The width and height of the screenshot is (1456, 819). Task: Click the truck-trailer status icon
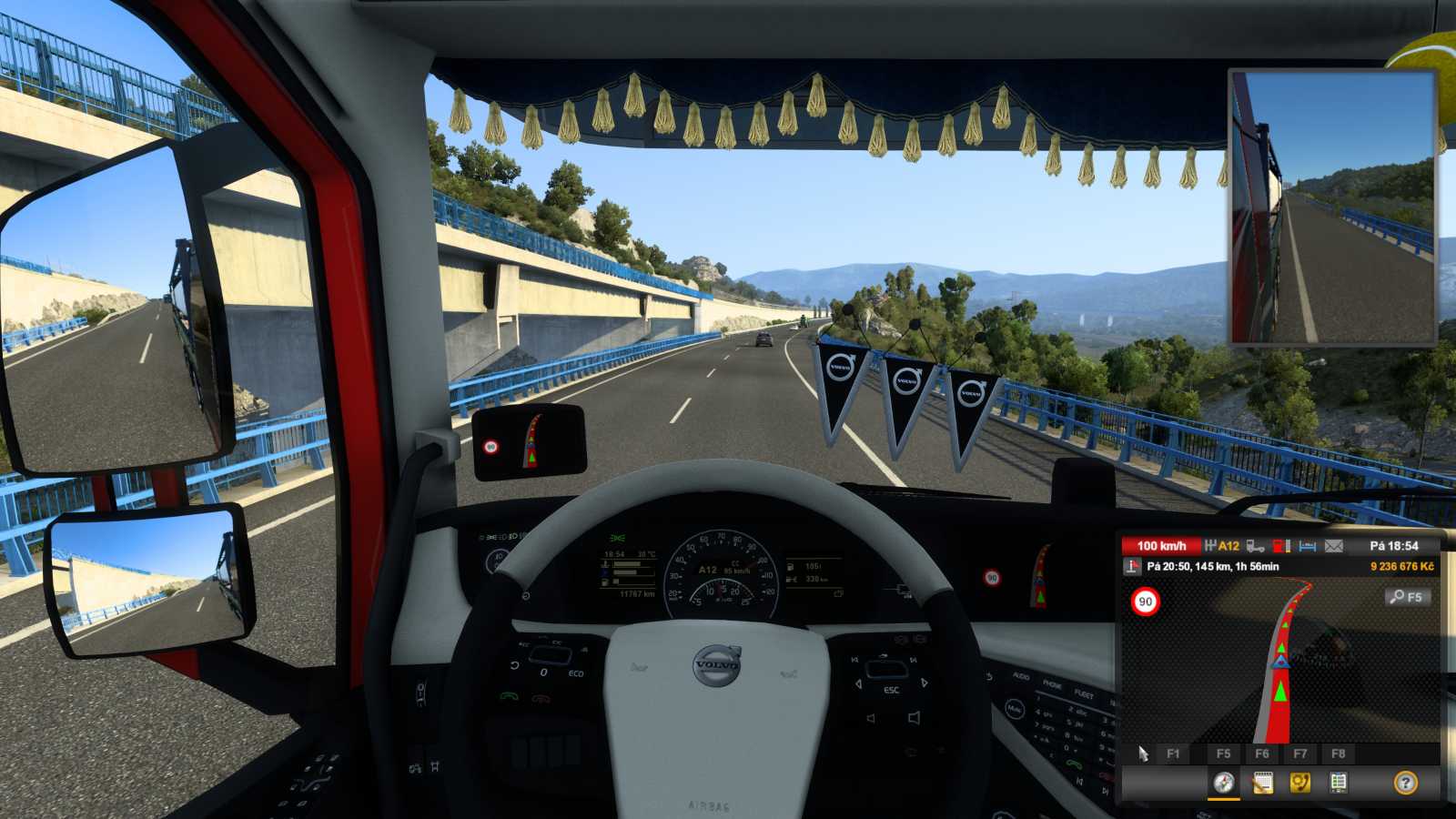[1255, 546]
